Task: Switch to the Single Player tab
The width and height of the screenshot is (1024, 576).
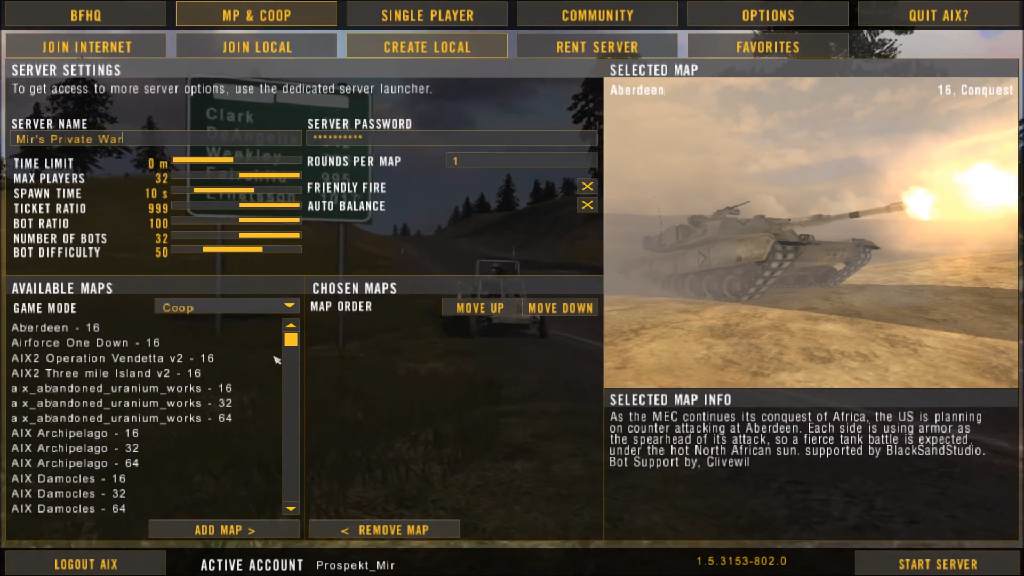Action: (427, 15)
